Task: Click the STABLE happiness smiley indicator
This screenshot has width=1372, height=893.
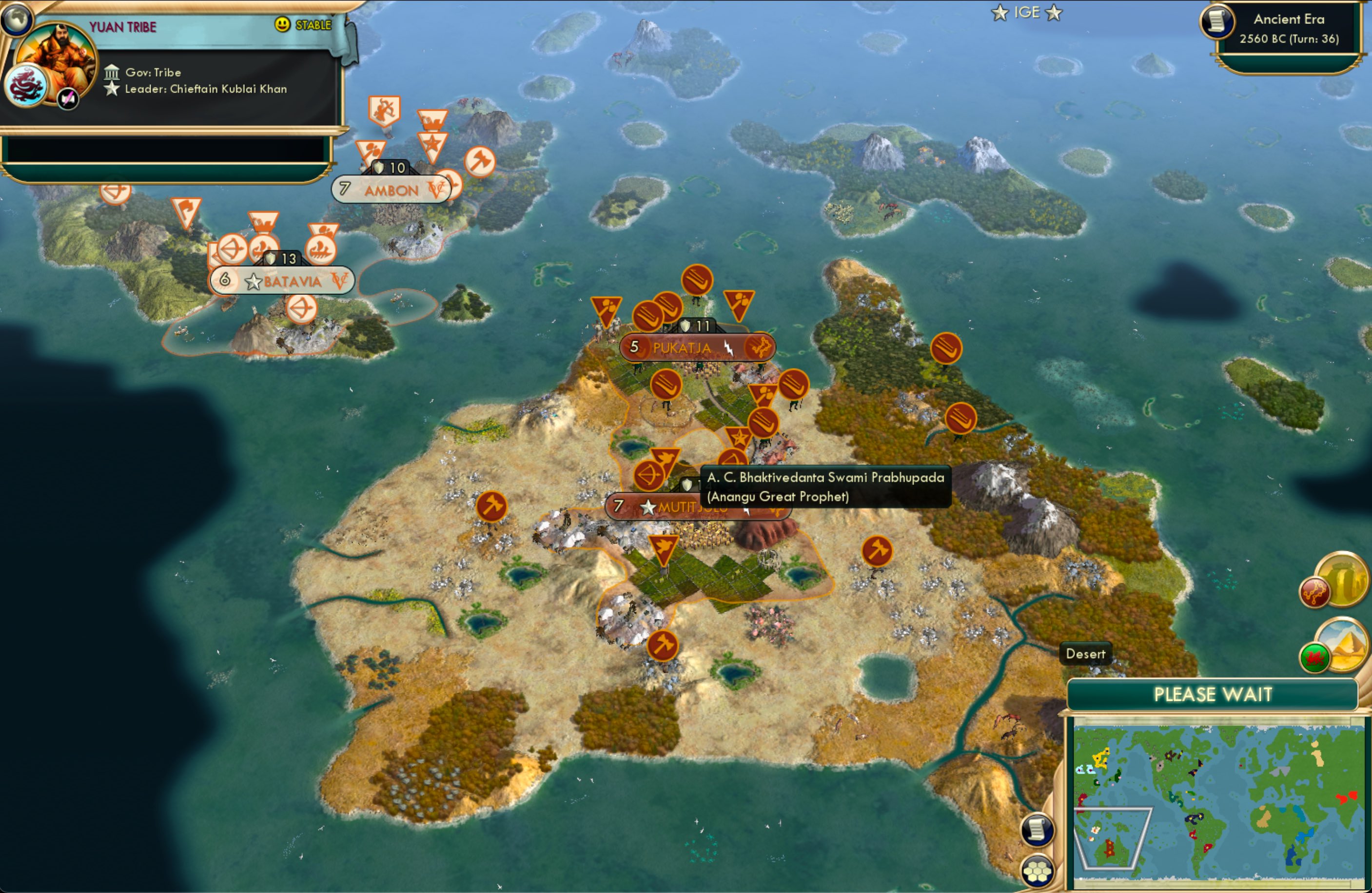Action: [x=282, y=25]
